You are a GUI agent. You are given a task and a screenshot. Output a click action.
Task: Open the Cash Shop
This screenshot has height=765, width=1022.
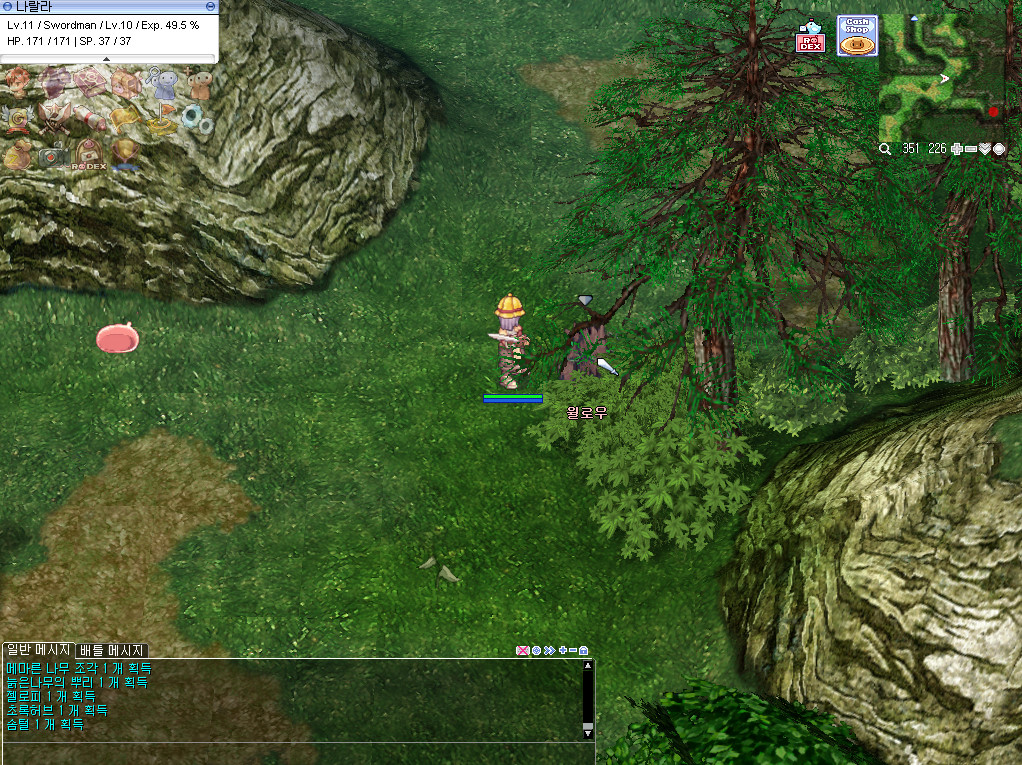pos(857,35)
